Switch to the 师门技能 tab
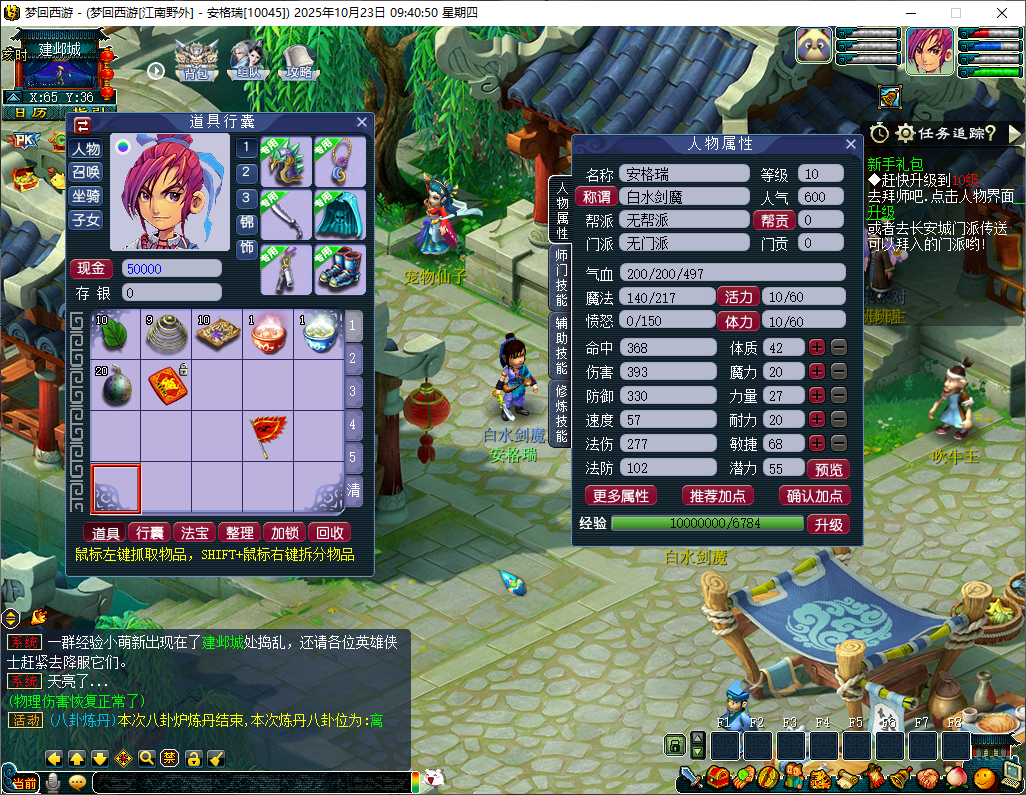The height and width of the screenshot is (795, 1026). click(561, 276)
